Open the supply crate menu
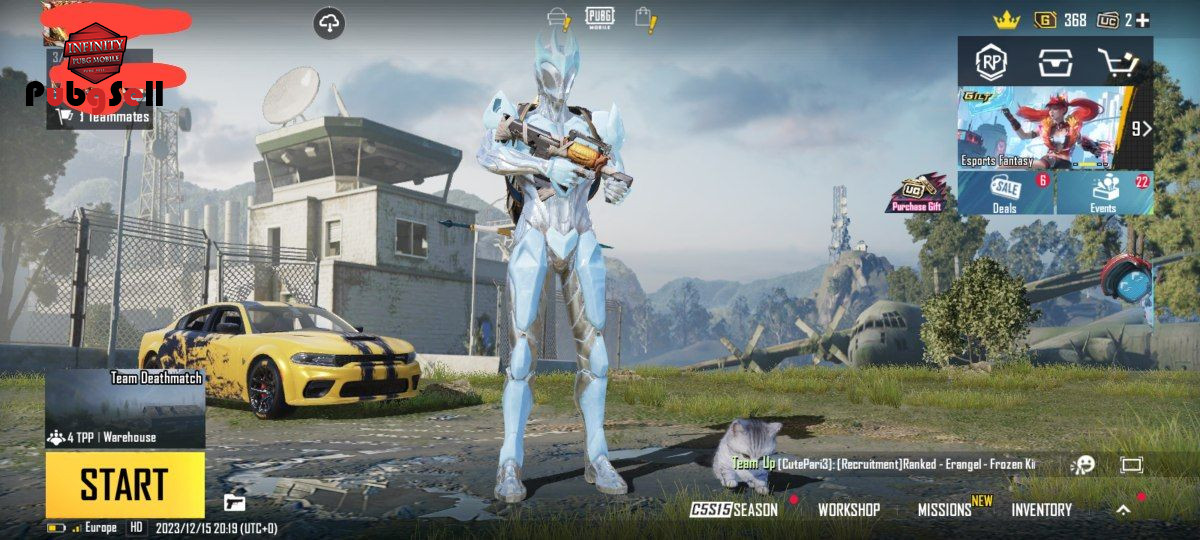This screenshot has width=1200, height=540. [x=1055, y=62]
